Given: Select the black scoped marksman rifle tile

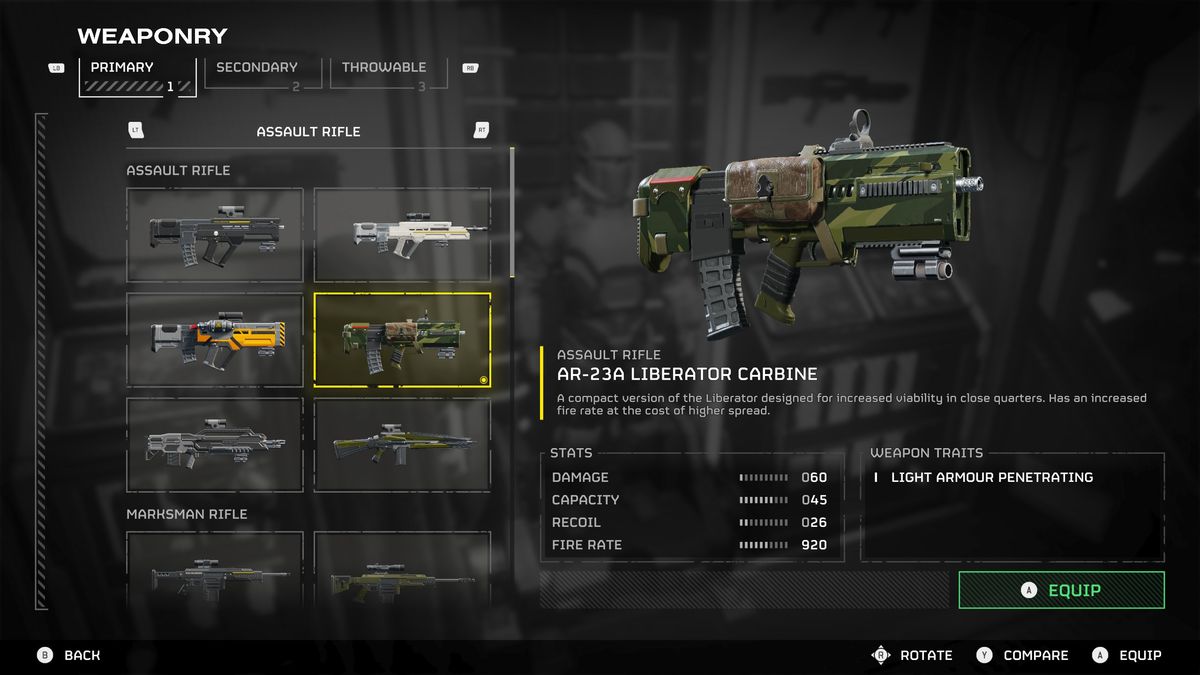Looking at the screenshot, I should (214, 570).
